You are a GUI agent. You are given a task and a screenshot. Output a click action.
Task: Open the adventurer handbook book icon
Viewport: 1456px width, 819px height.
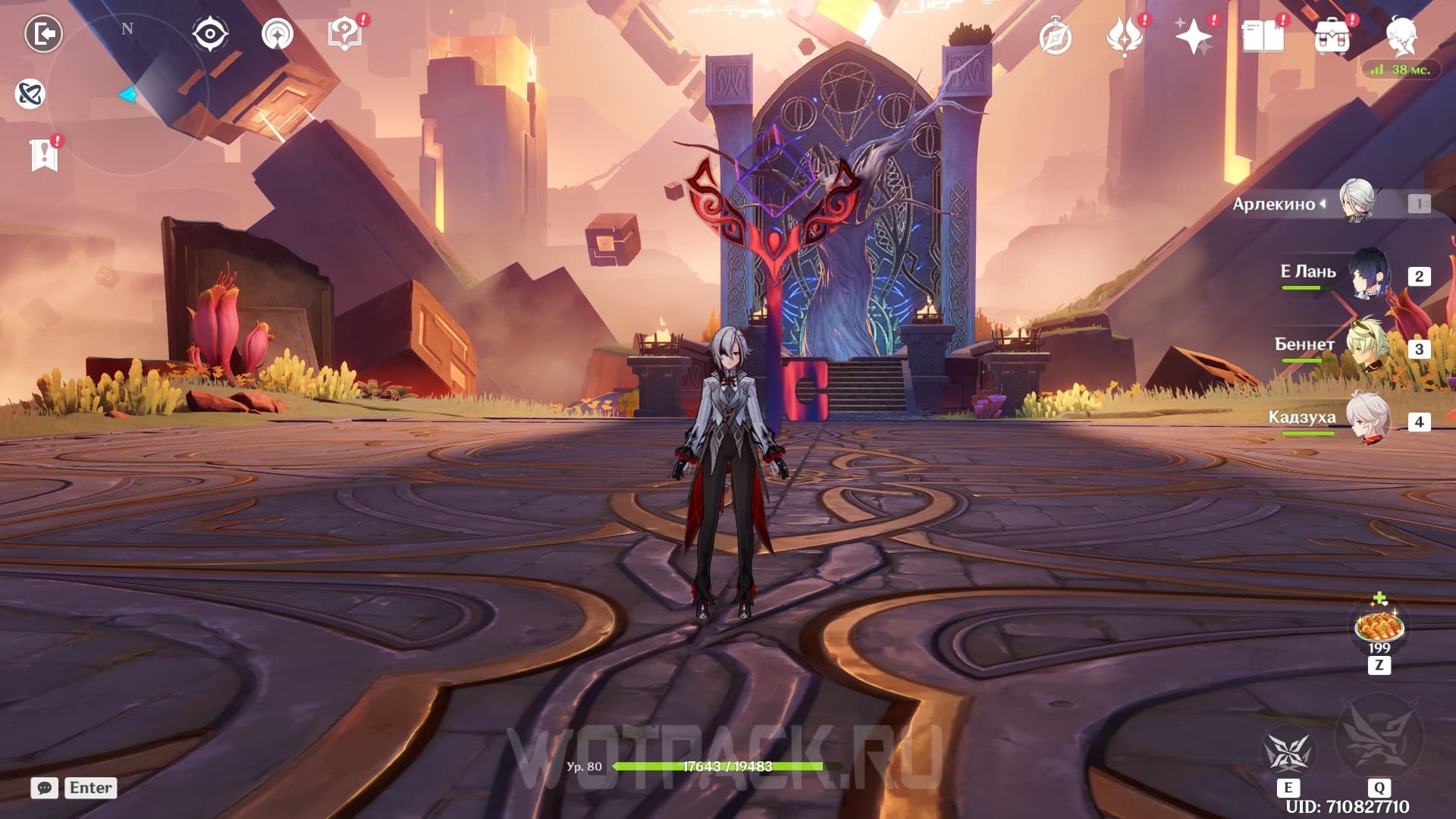click(x=1263, y=37)
